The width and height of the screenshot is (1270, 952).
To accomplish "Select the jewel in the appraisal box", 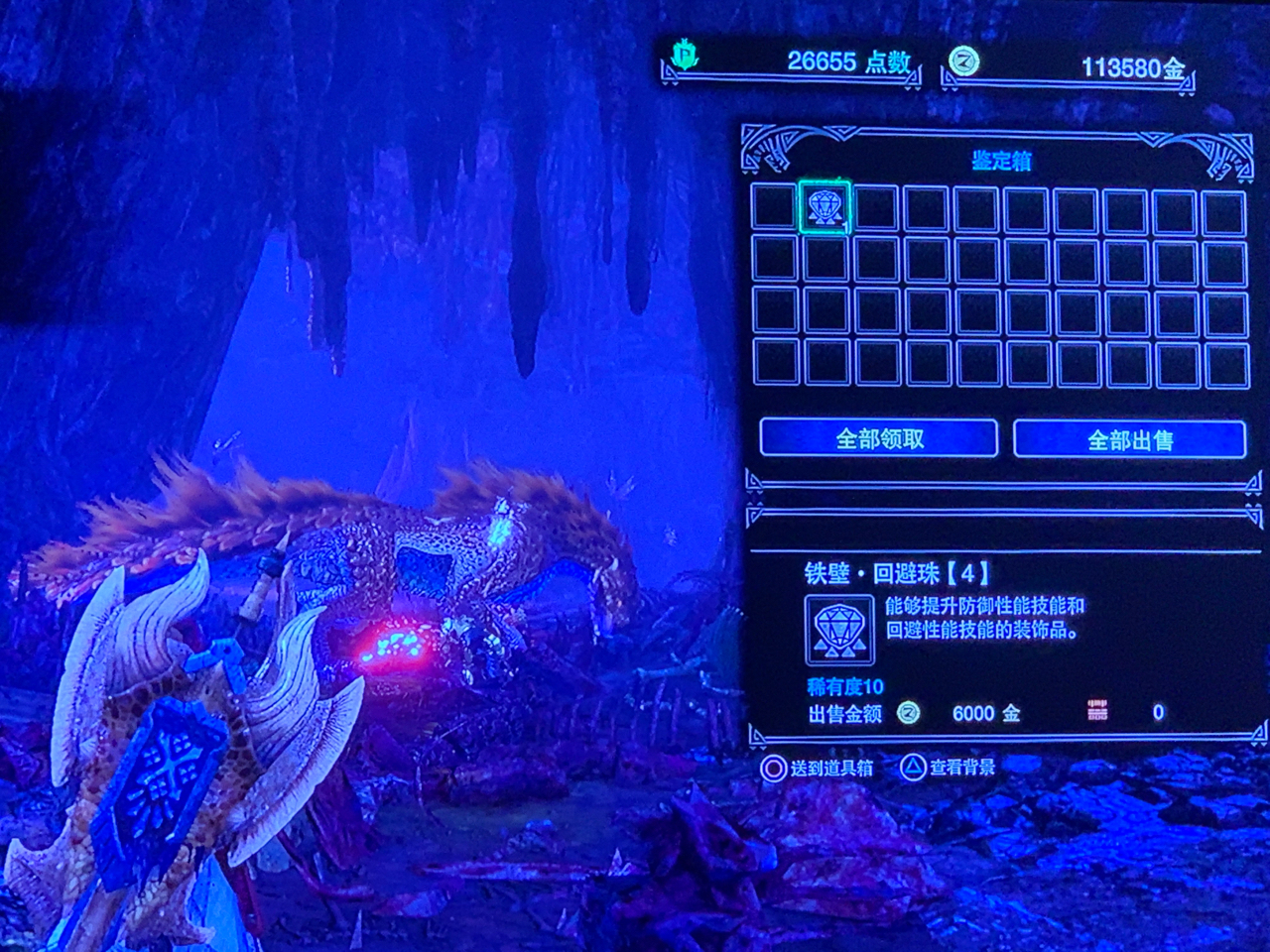I will click(x=824, y=207).
